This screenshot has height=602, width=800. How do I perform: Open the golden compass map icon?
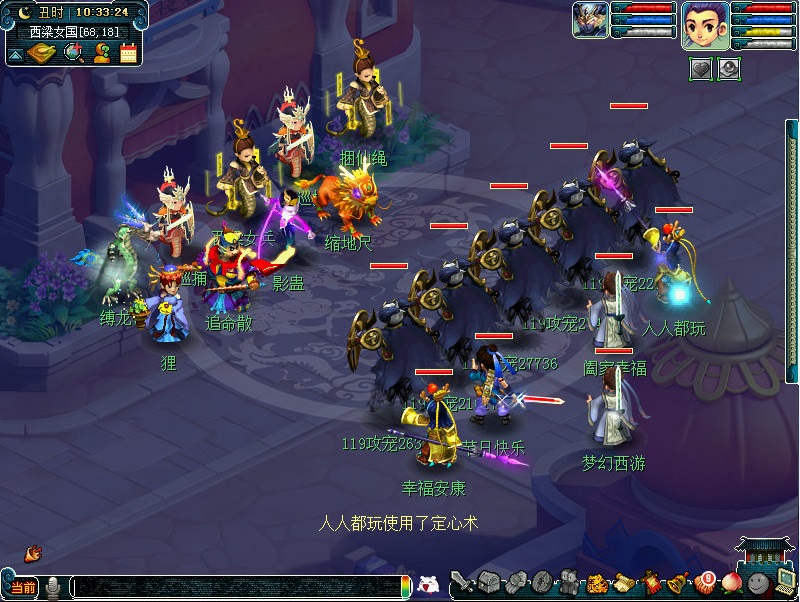[x=41, y=52]
